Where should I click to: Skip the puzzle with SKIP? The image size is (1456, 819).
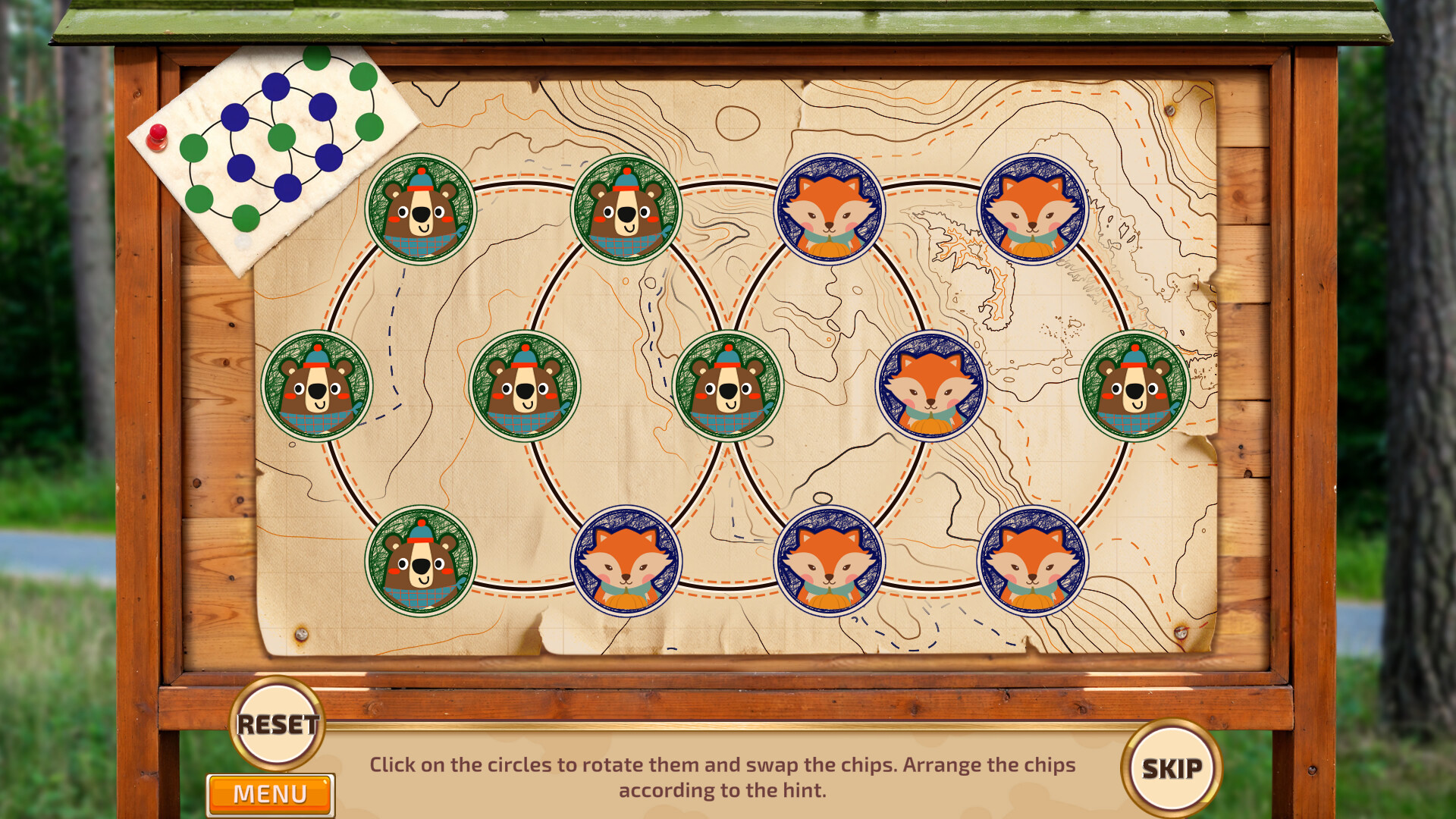[x=1171, y=768]
